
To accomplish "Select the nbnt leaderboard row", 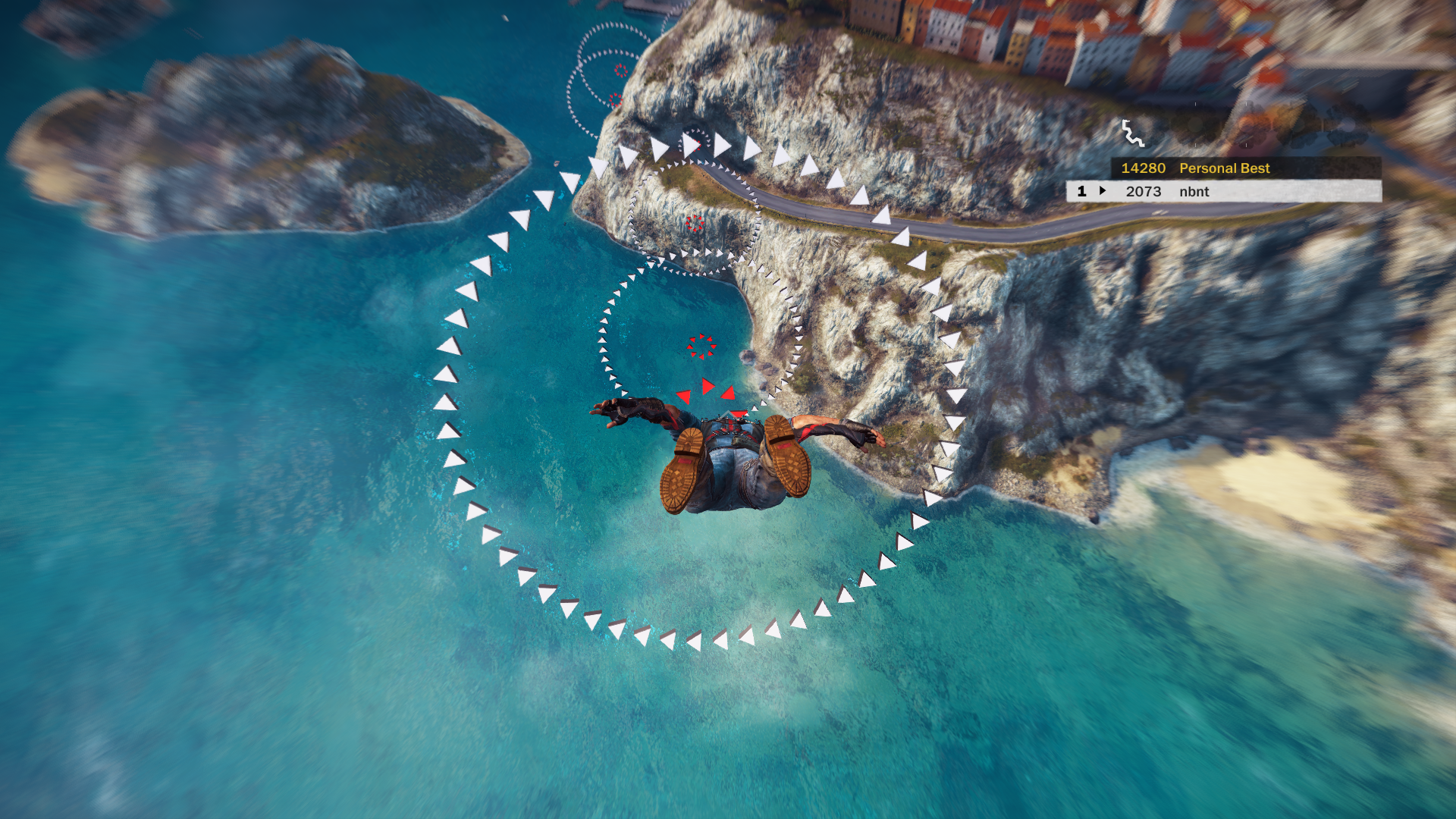I will (x=1222, y=192).
